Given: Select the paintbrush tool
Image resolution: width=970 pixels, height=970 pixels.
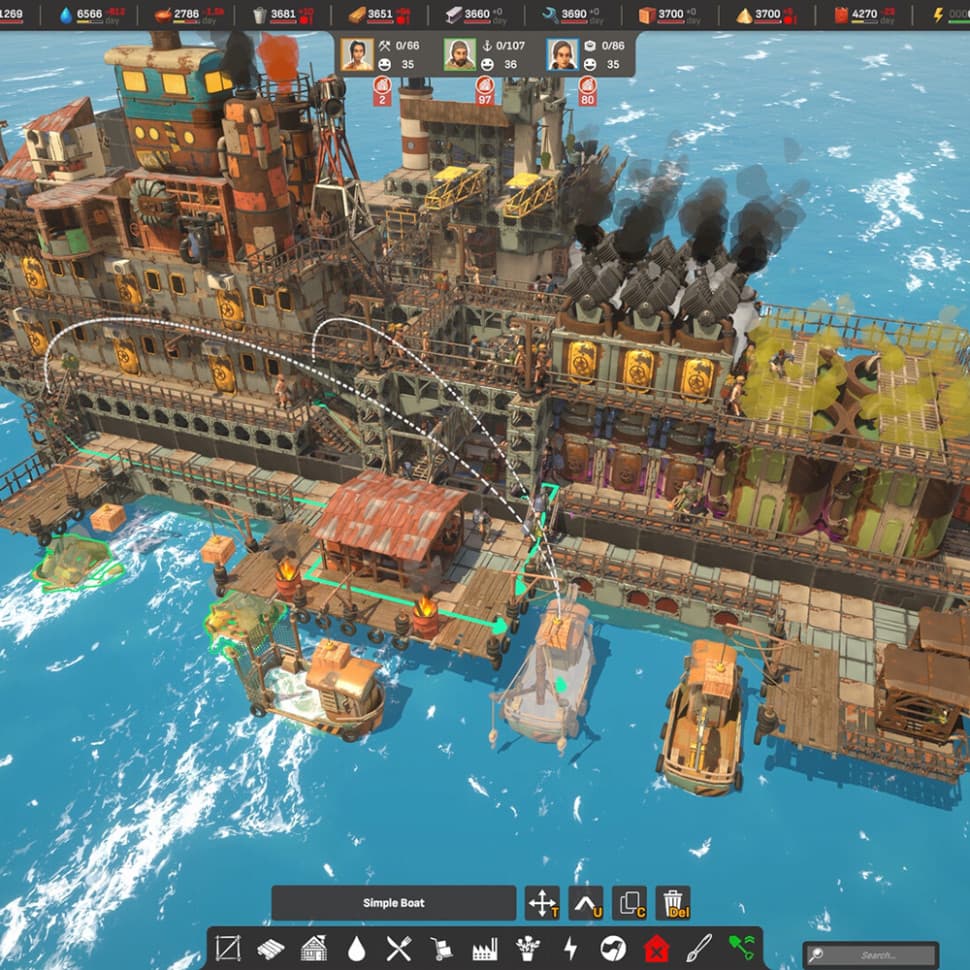Looking at the screenshot, I should click(699, 948).
